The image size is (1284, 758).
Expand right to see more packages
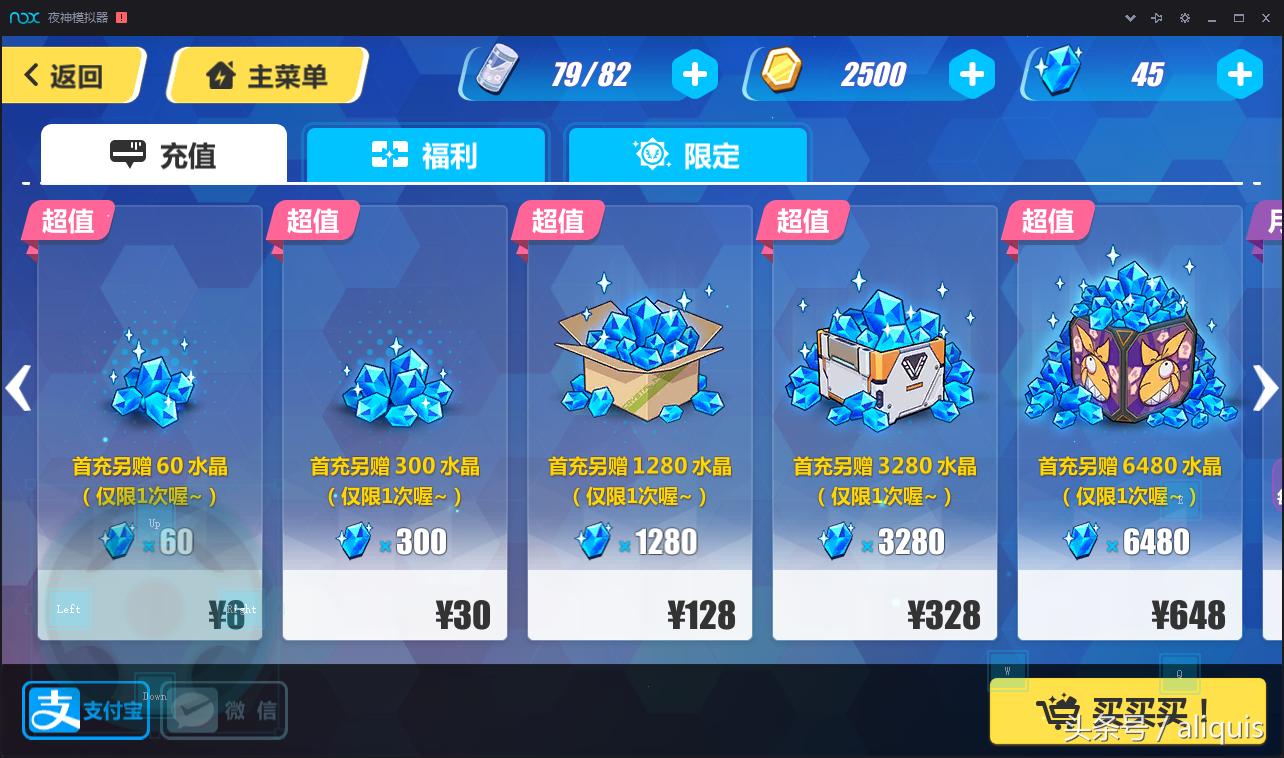tap(1264, 388)
